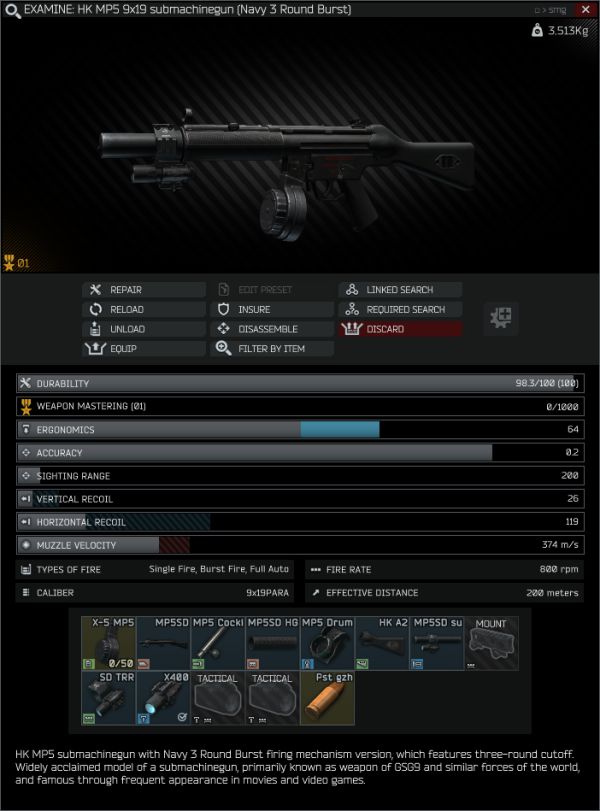This screenshot has width=600, height=811.
Task: Reload the weapon
Action: [142, 310]
